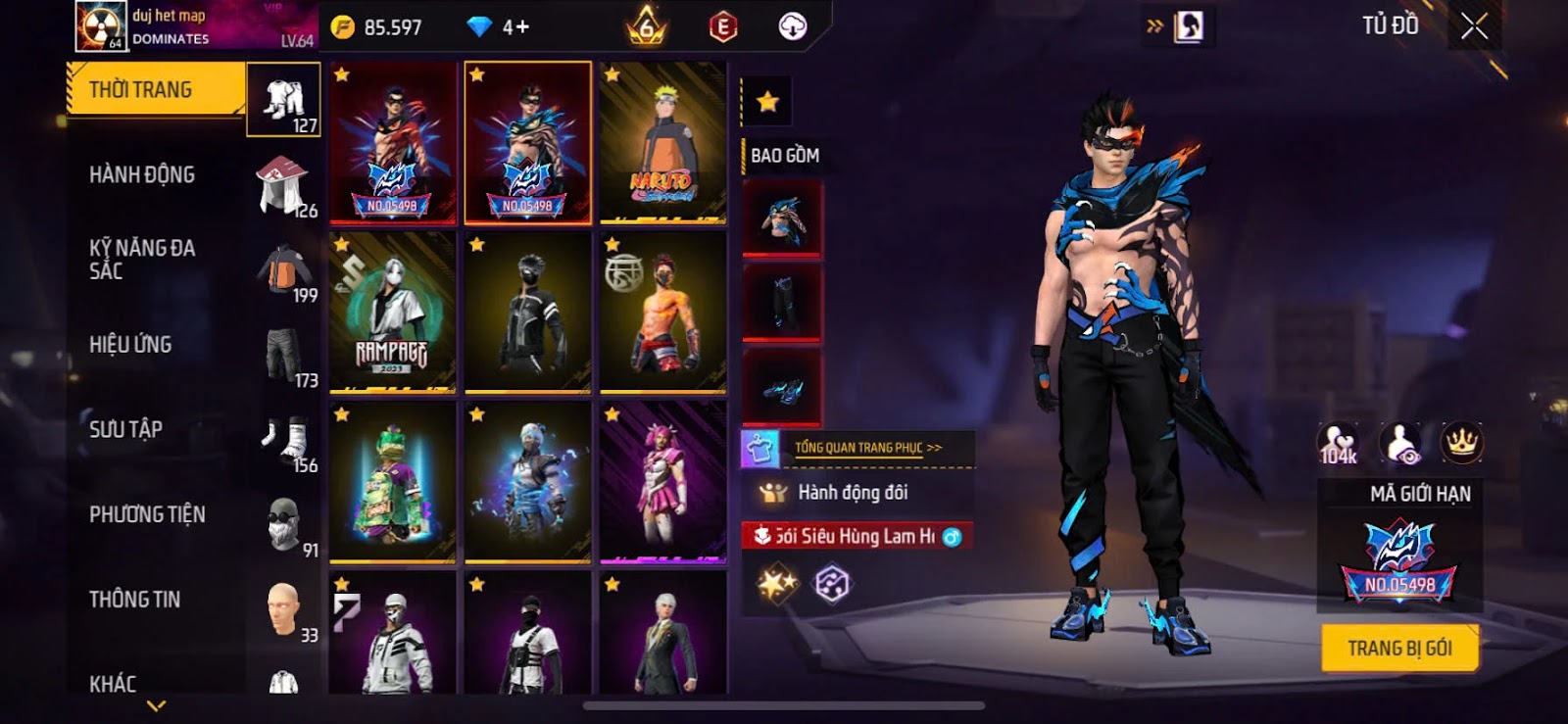
Task: Open the PHƯƠNG TIỆN category
Action: pos(147,514)
